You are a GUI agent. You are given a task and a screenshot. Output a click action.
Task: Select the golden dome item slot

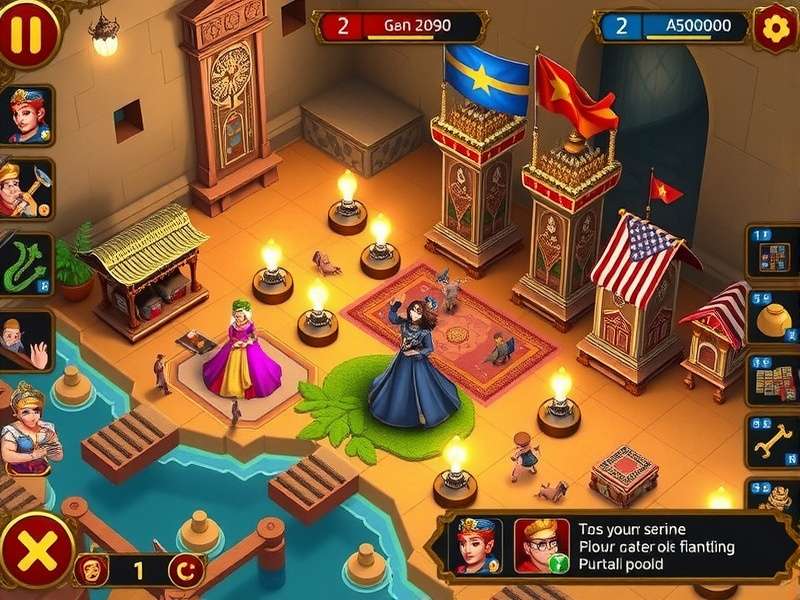click(x=773, y=319)
